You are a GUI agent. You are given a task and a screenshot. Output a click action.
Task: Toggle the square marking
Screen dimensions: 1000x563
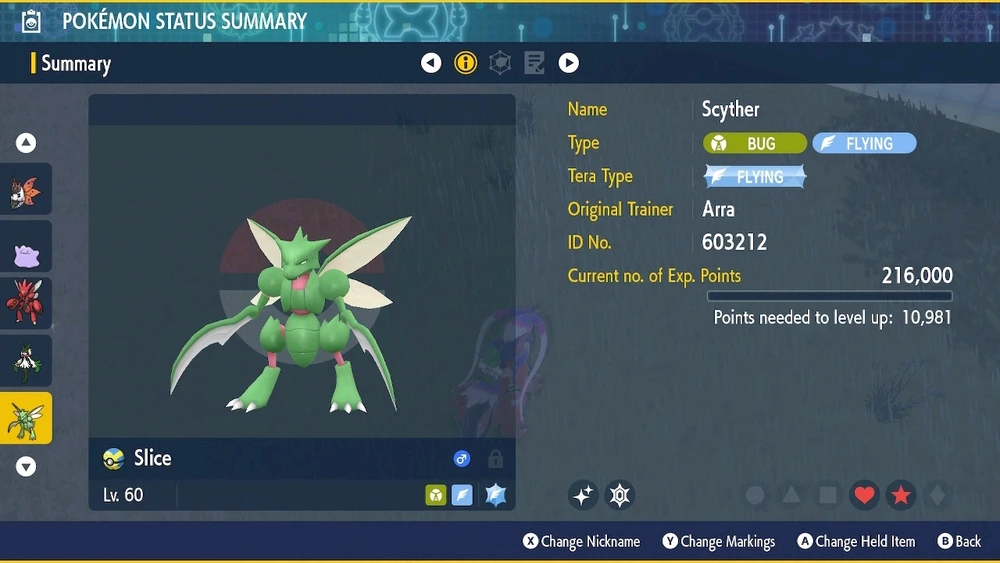(828, 495)
